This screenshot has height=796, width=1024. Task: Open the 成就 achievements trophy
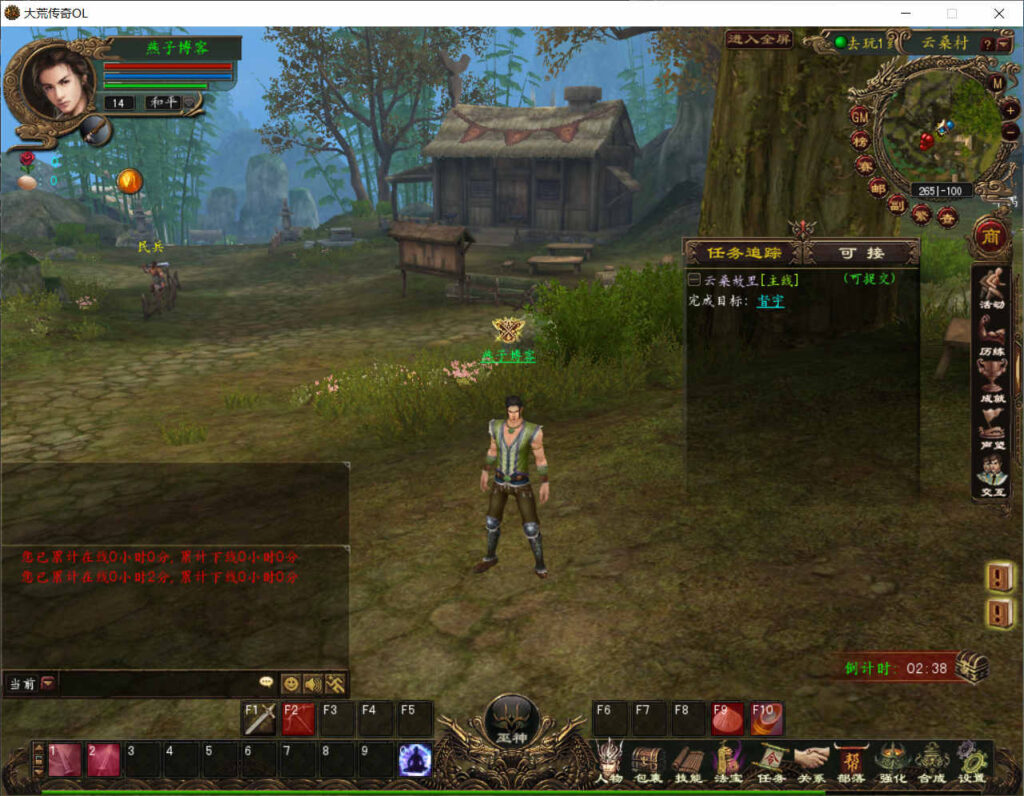[x=992, y=382]
